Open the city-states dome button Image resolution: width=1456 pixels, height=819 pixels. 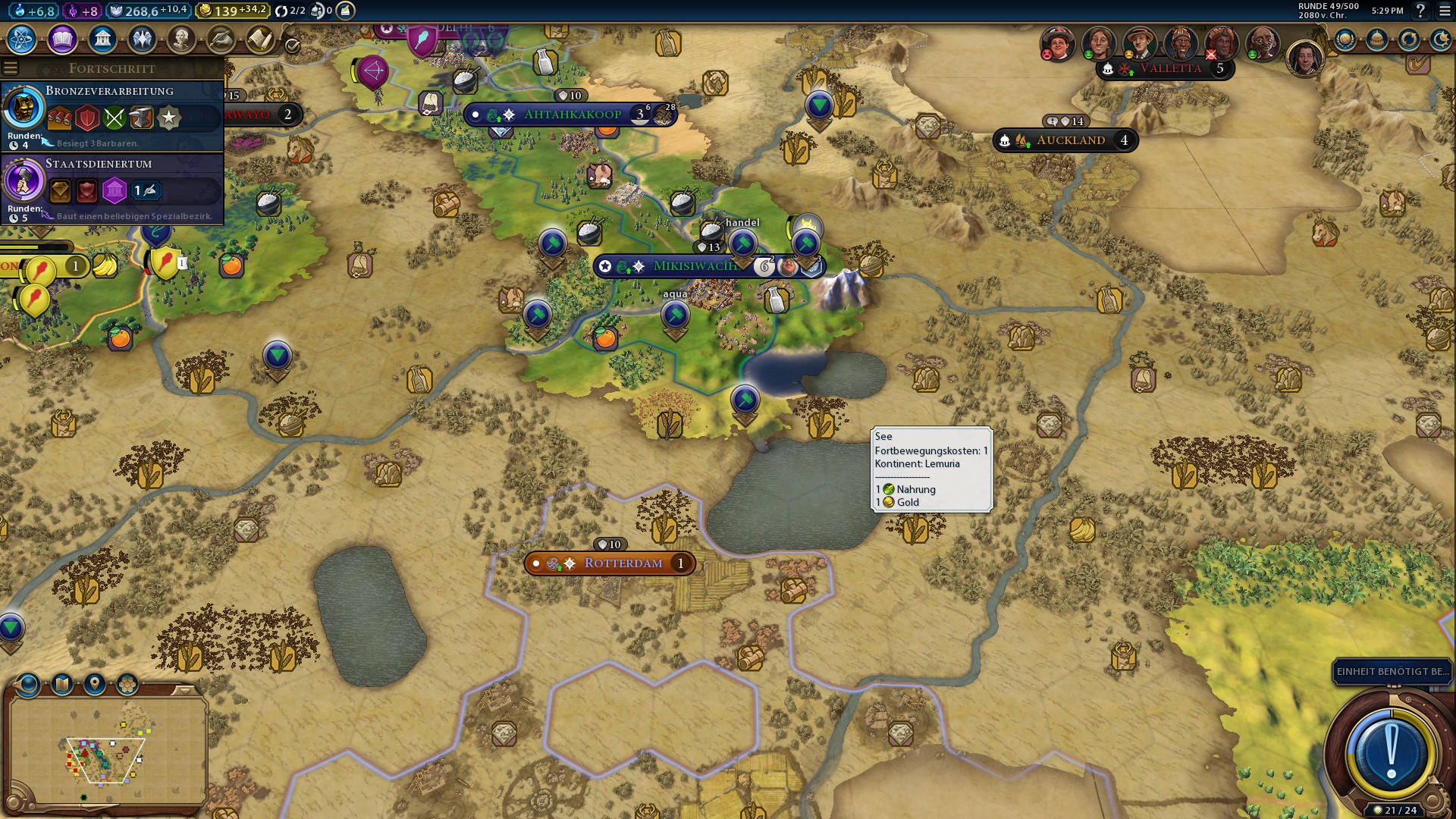coord(1377,39)
